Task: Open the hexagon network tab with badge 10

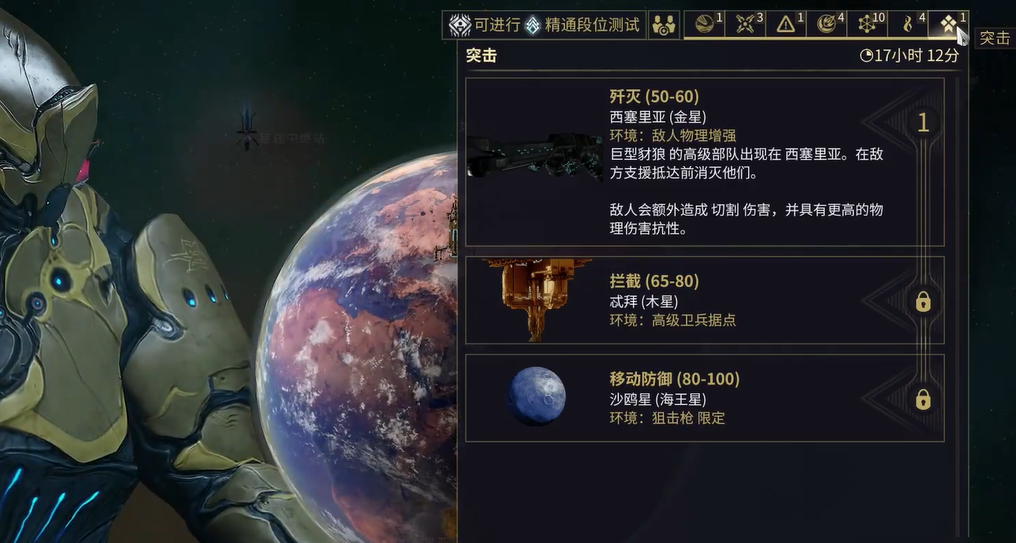Action: [x=869, y=24]
